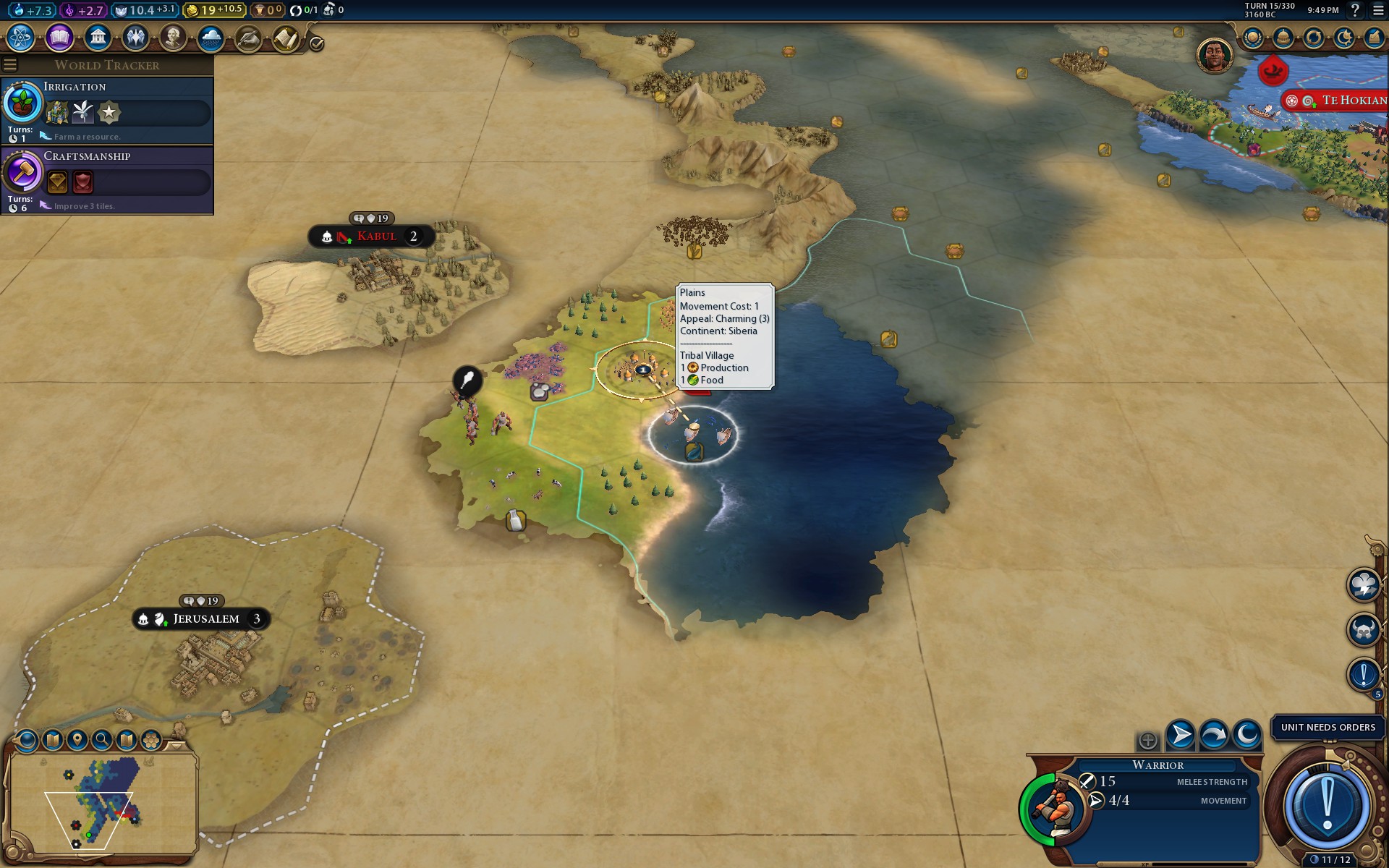The height and width of the screenshot is (868, 1389).
Task: Open the Civilopedia help
Action: [1356, 10]
